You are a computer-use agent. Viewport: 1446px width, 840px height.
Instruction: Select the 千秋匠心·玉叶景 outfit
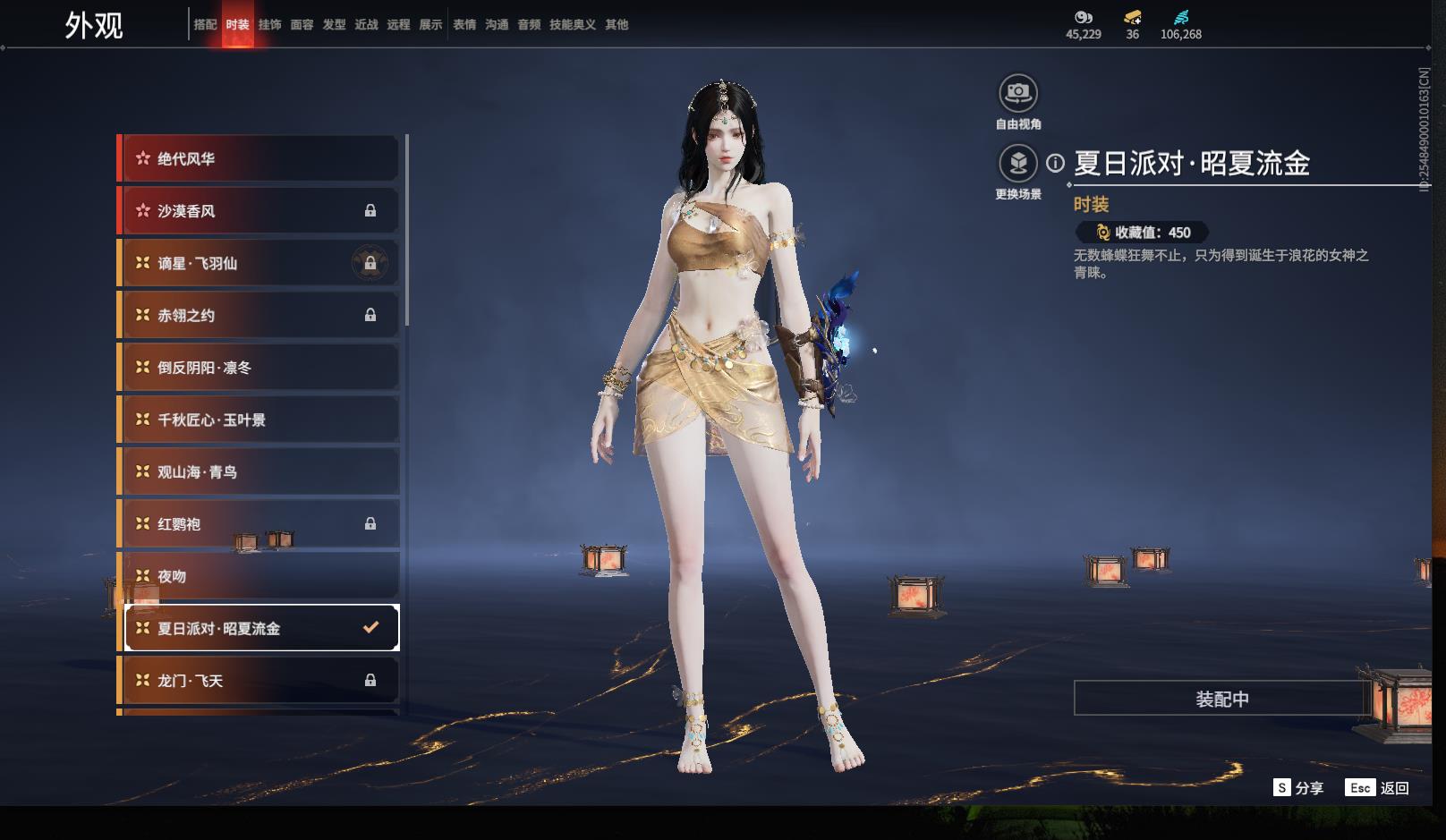[259, 420]
